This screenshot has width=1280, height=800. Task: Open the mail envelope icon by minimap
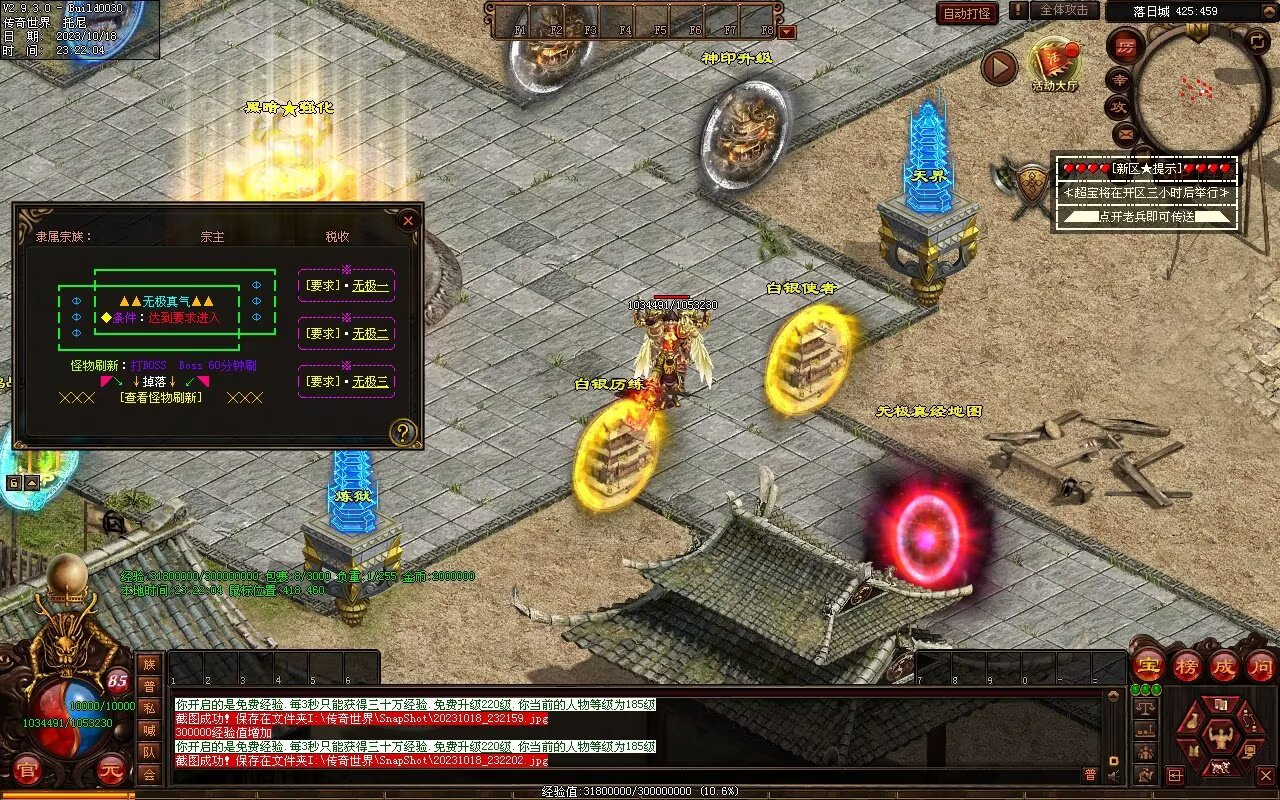pyautogui.click(x=1126, y=132)
